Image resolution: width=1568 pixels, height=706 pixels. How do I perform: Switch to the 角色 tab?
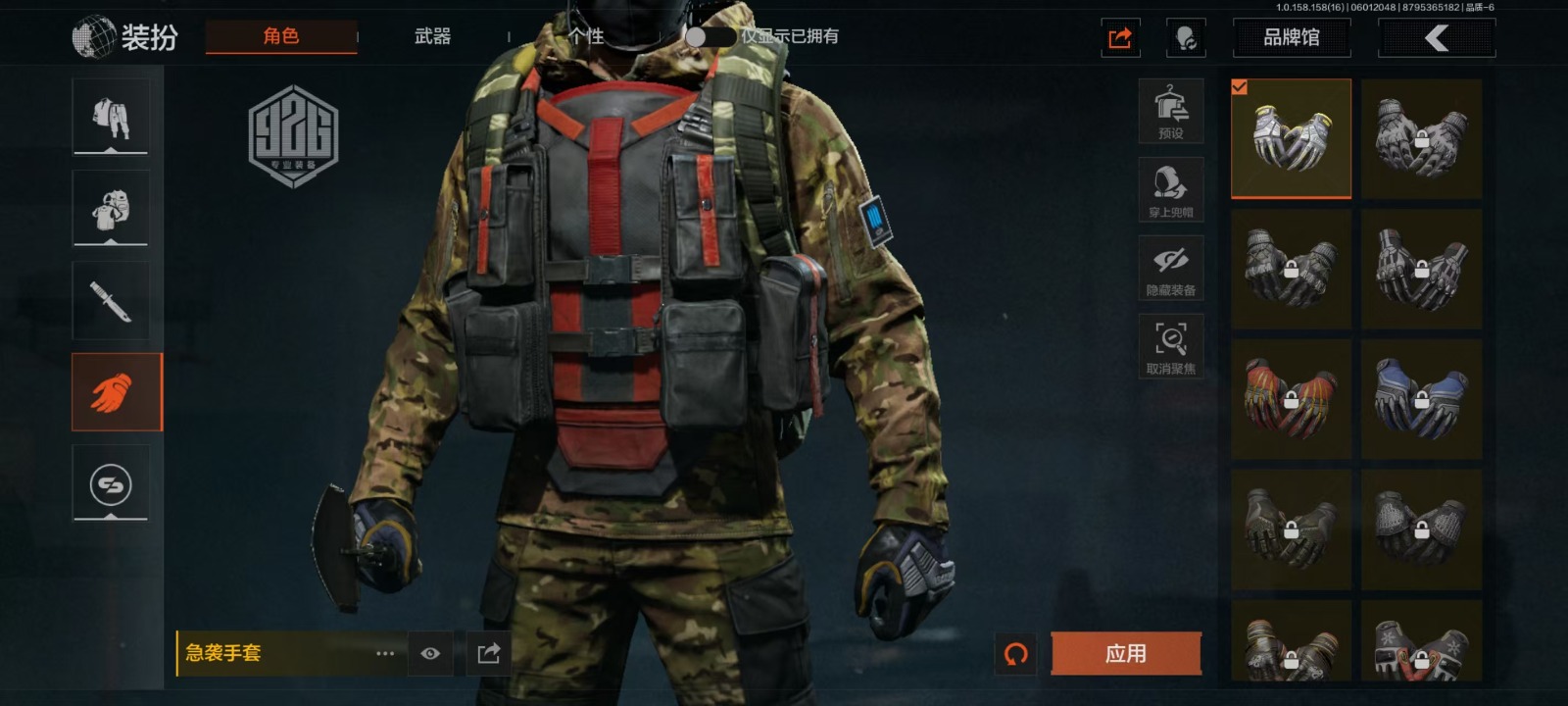pyautogui.click(x=281, y=36)
